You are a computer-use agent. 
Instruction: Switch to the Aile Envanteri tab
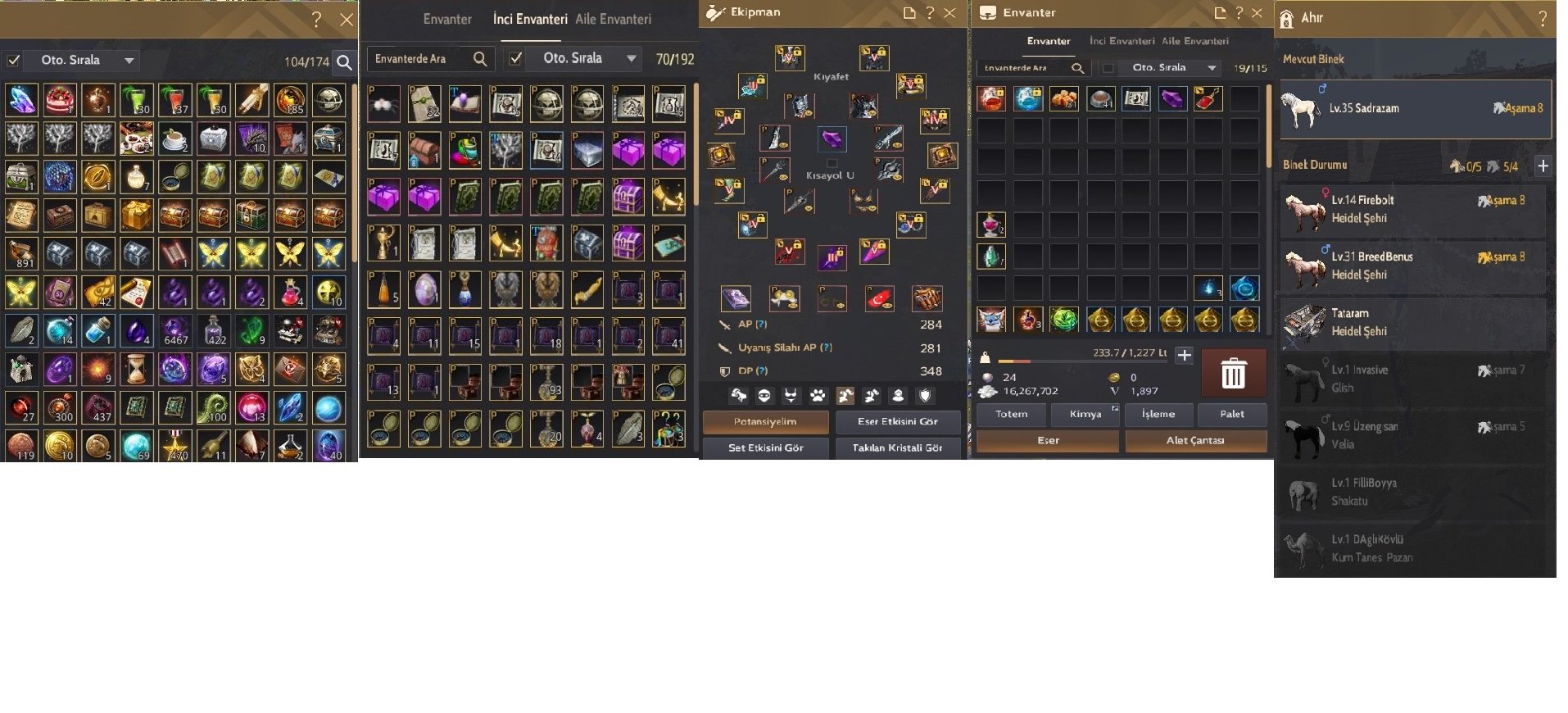(613, 18)
